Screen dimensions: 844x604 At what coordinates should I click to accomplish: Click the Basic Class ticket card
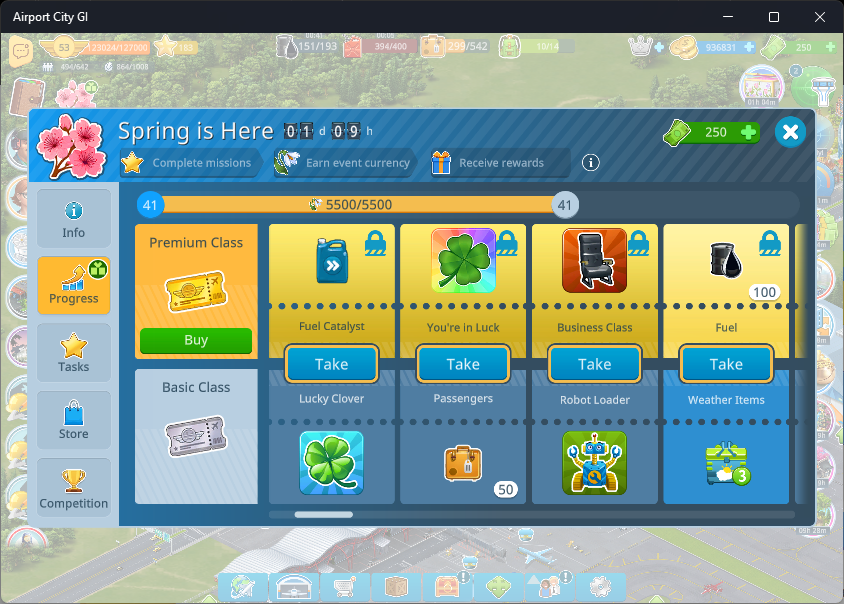pos(196,436)
